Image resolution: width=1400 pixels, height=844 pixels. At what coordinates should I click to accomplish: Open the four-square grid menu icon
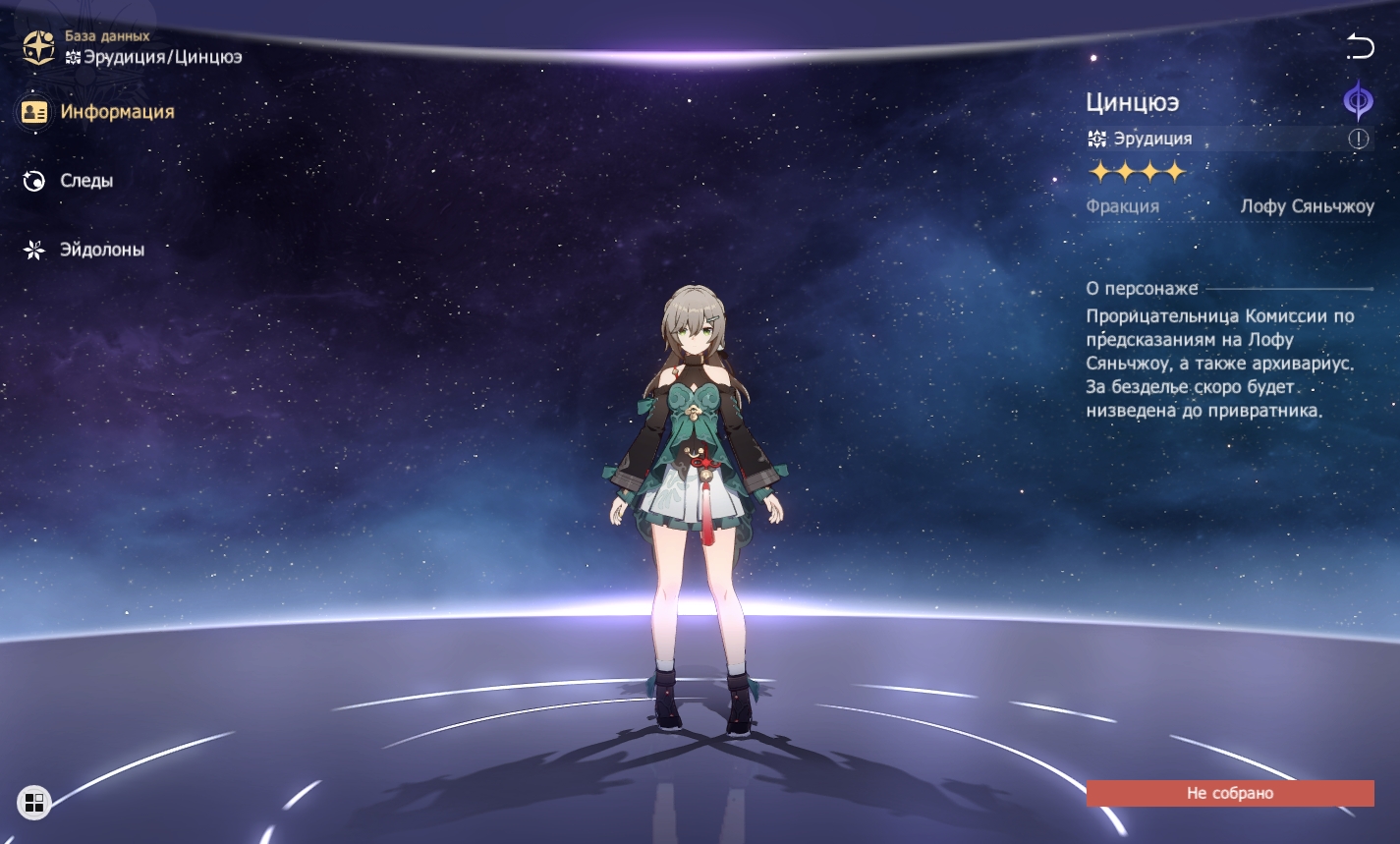34,803
